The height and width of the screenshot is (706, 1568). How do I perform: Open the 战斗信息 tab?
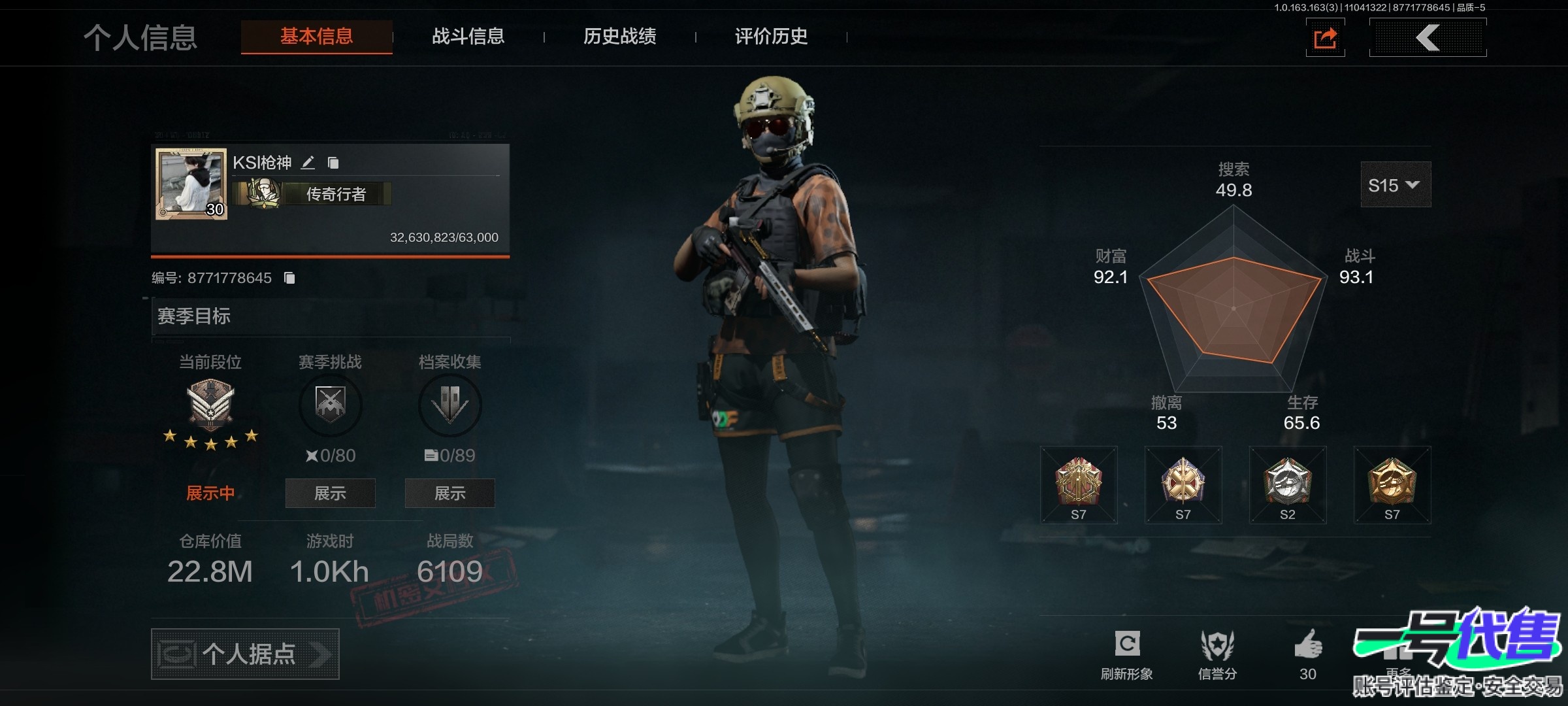[468, 37]
